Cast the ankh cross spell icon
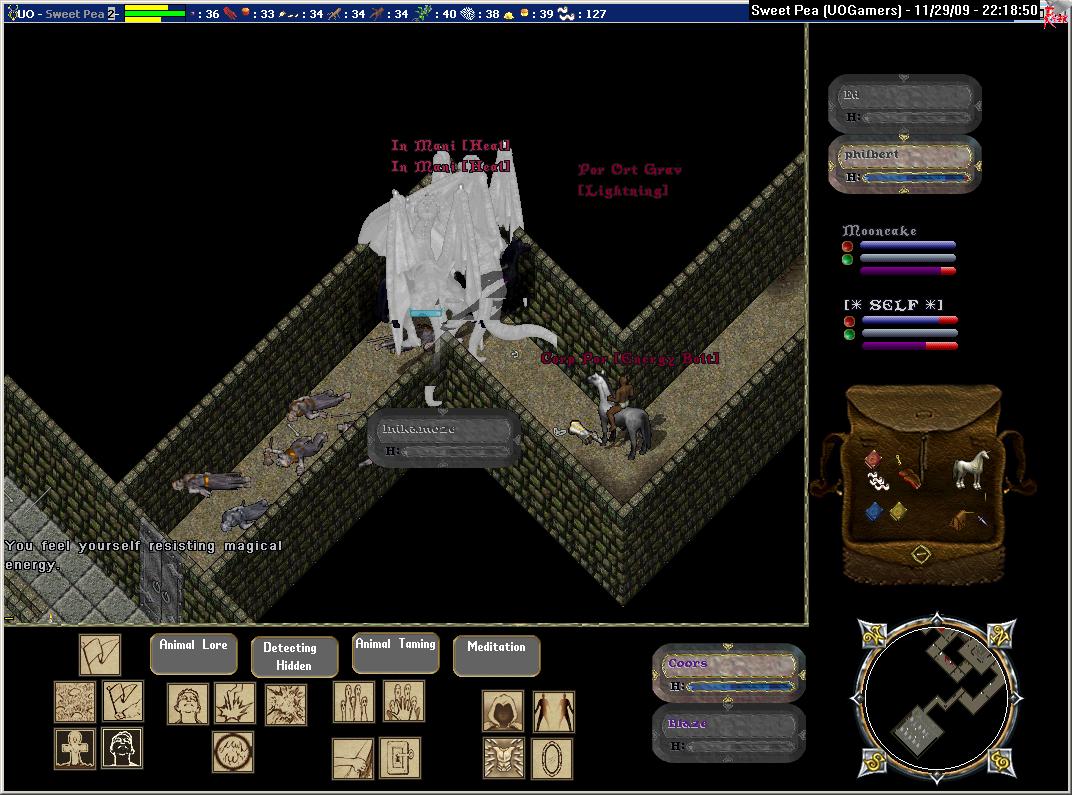This screenshot has width=1072, height=795. [75, 748]
